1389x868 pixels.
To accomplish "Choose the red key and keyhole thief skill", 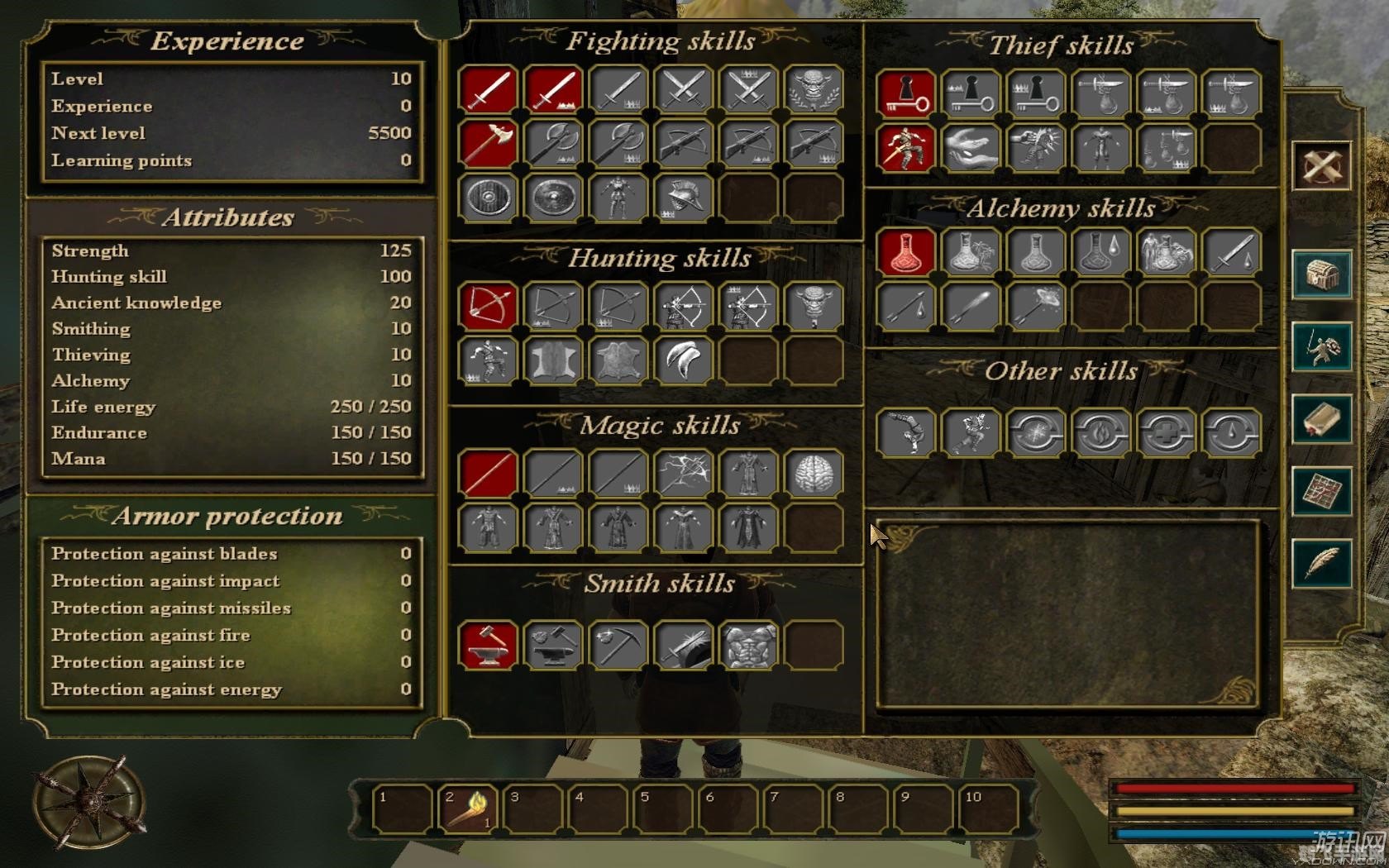I will click(906, 93).
